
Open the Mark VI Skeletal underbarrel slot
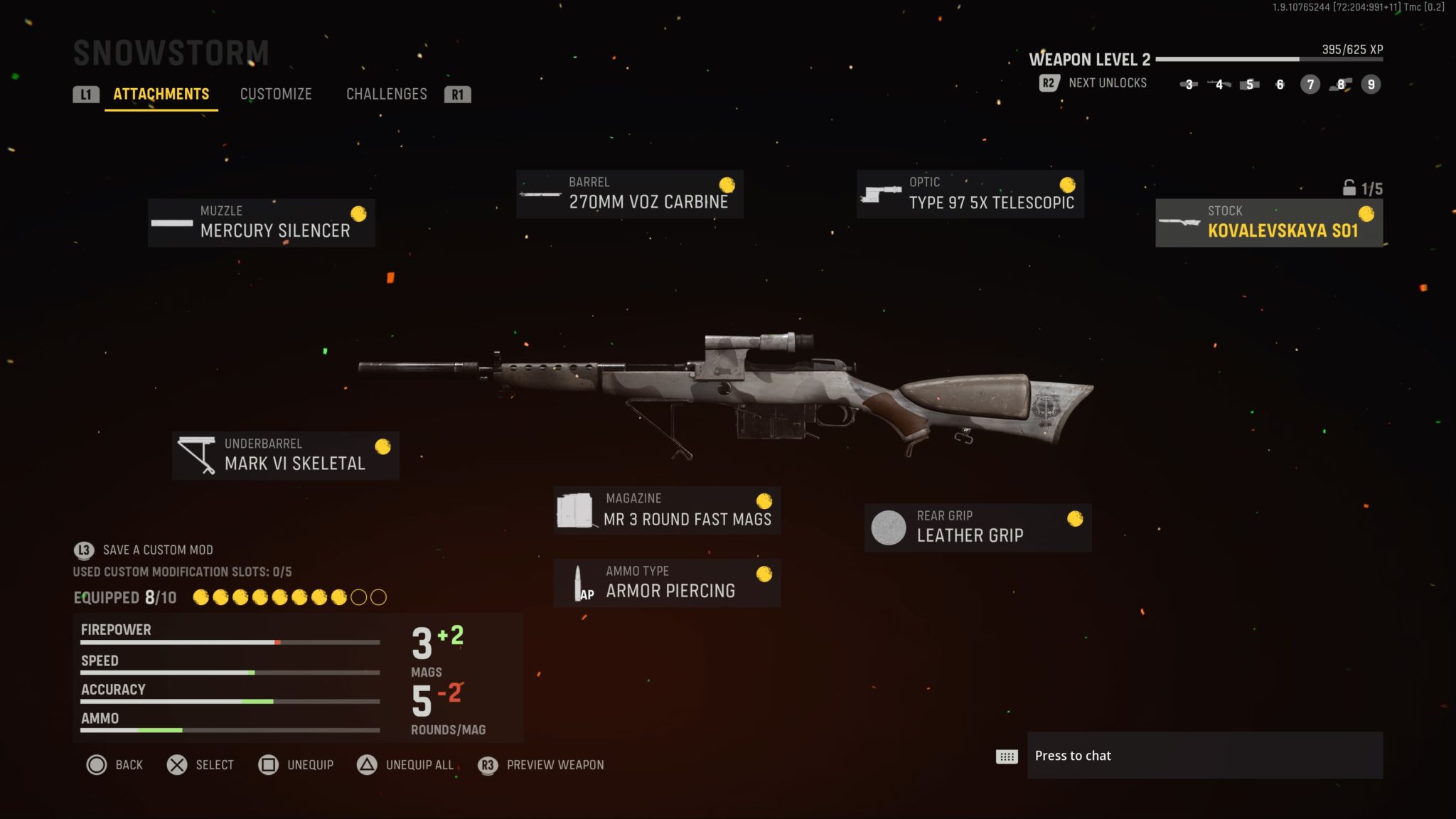click(x=286, y=455)
